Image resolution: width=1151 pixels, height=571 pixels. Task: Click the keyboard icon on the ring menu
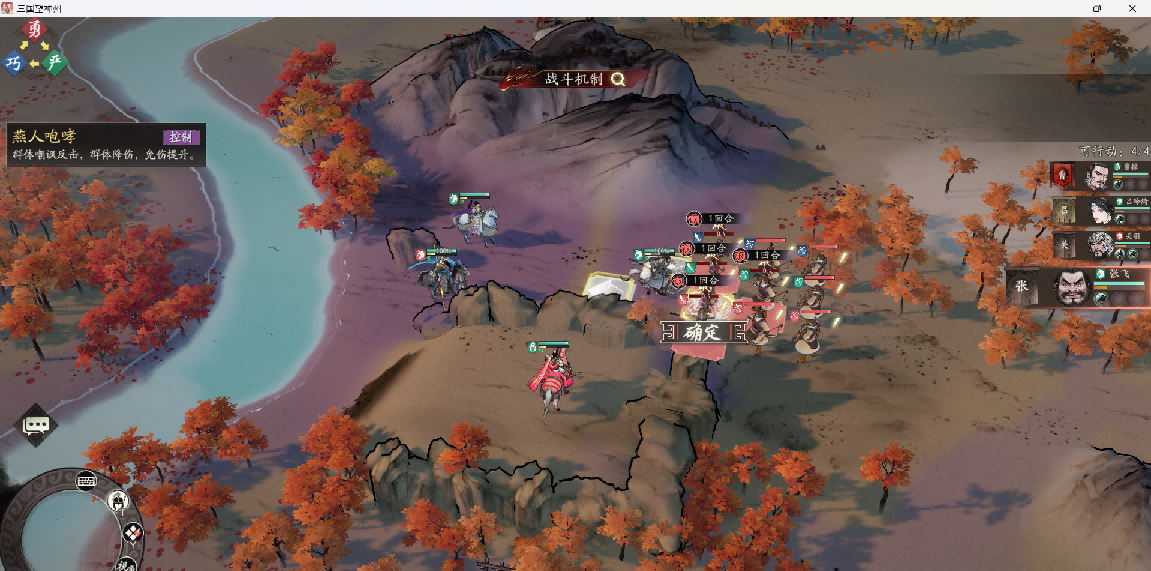[86, 479]
